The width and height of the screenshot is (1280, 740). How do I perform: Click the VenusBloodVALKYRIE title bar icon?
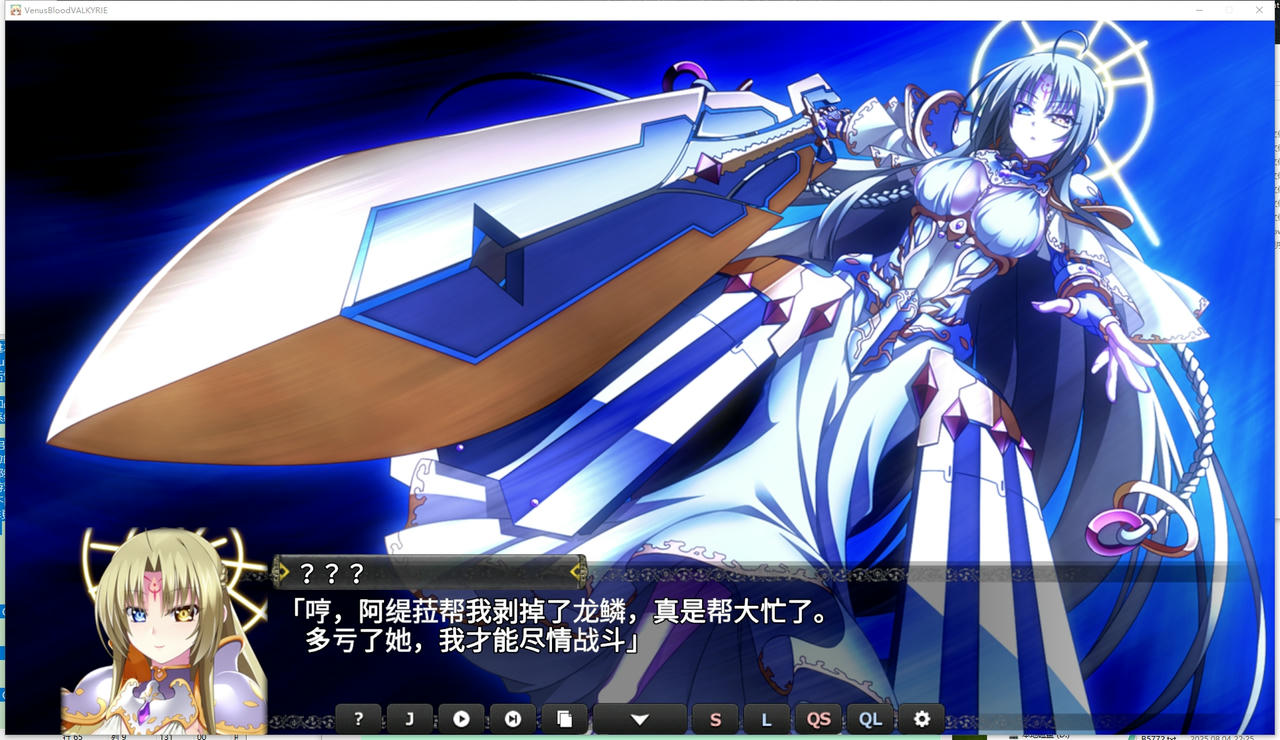pyautogui.click(x=14, y=10)
